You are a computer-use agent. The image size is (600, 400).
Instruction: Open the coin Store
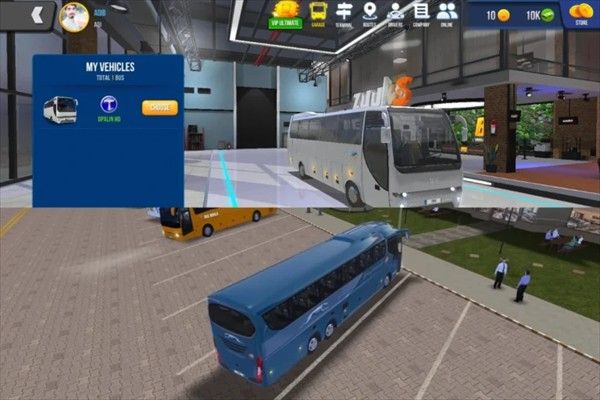tap(581, 14)
